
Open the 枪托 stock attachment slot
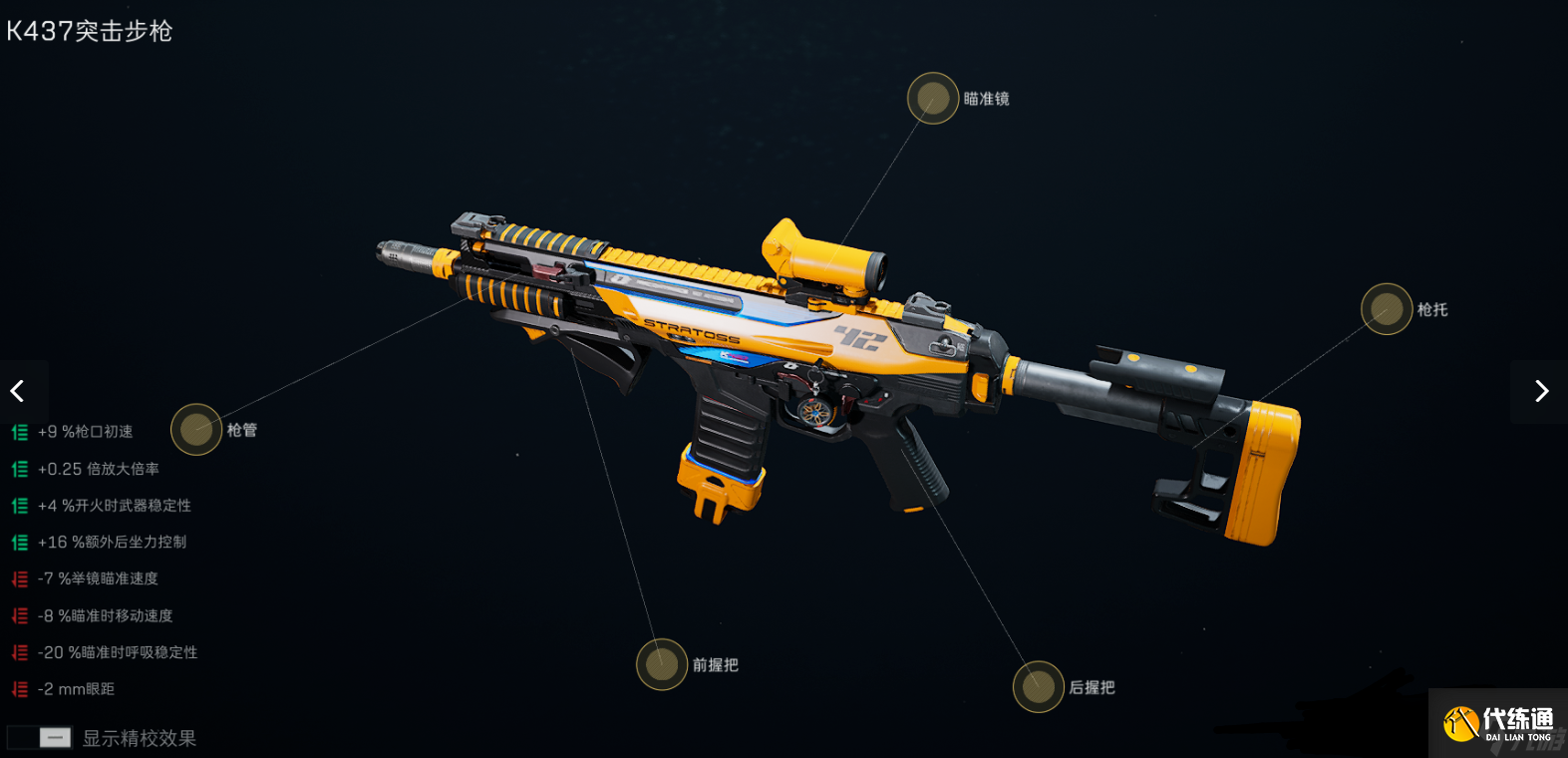pos(1386,309)
